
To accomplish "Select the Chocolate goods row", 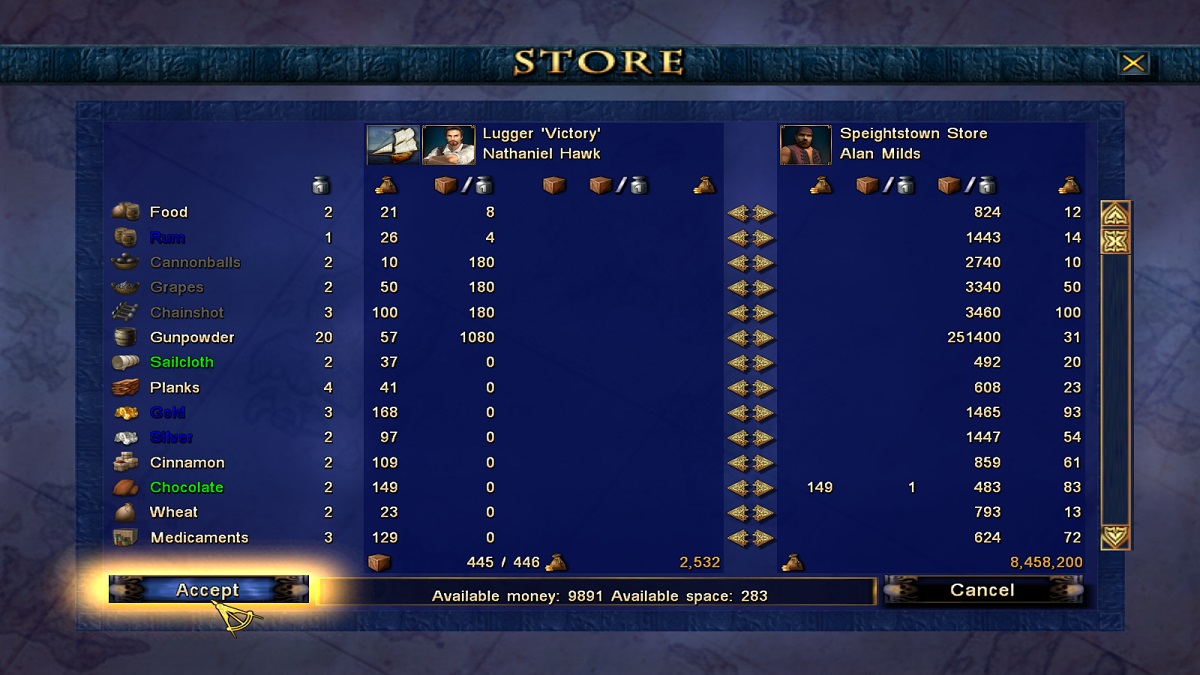I will (186, 487).
